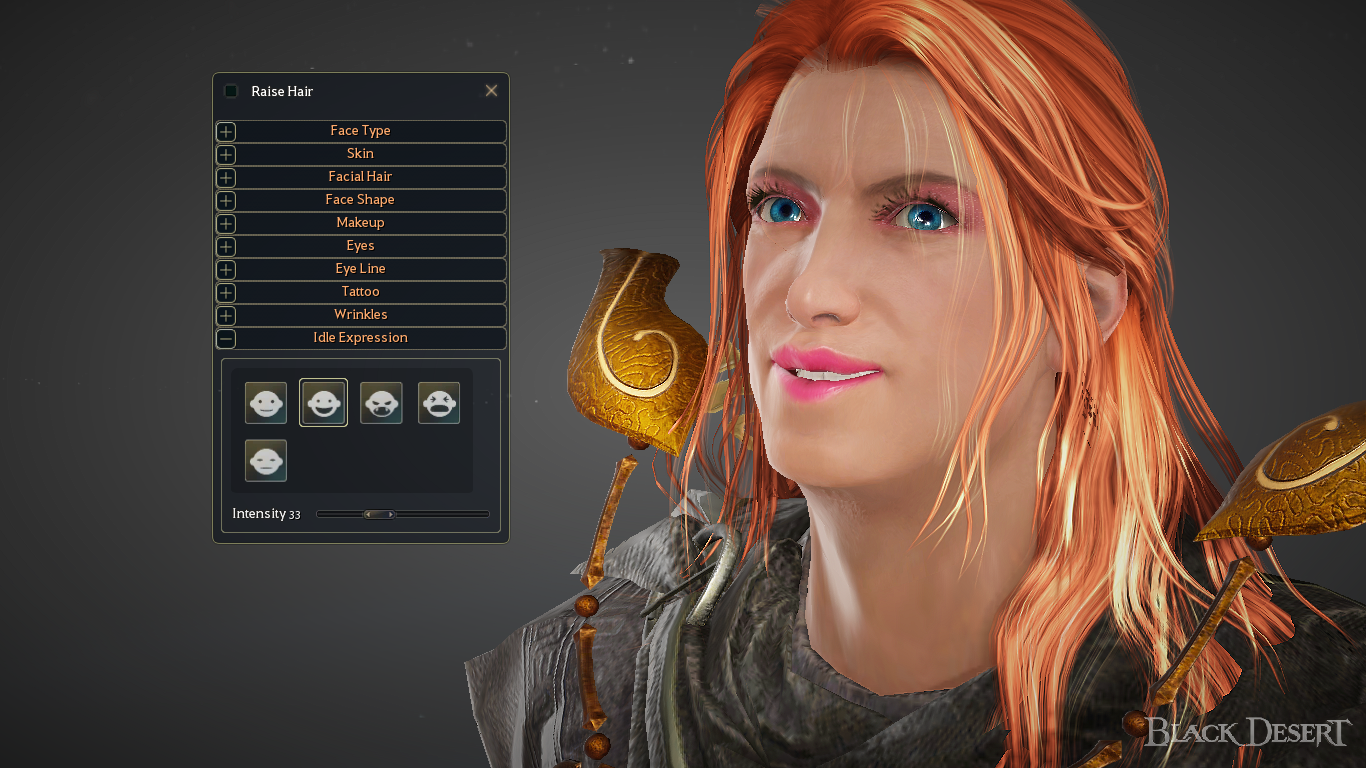Open the Wrinkles customization options

pos(225,315)
